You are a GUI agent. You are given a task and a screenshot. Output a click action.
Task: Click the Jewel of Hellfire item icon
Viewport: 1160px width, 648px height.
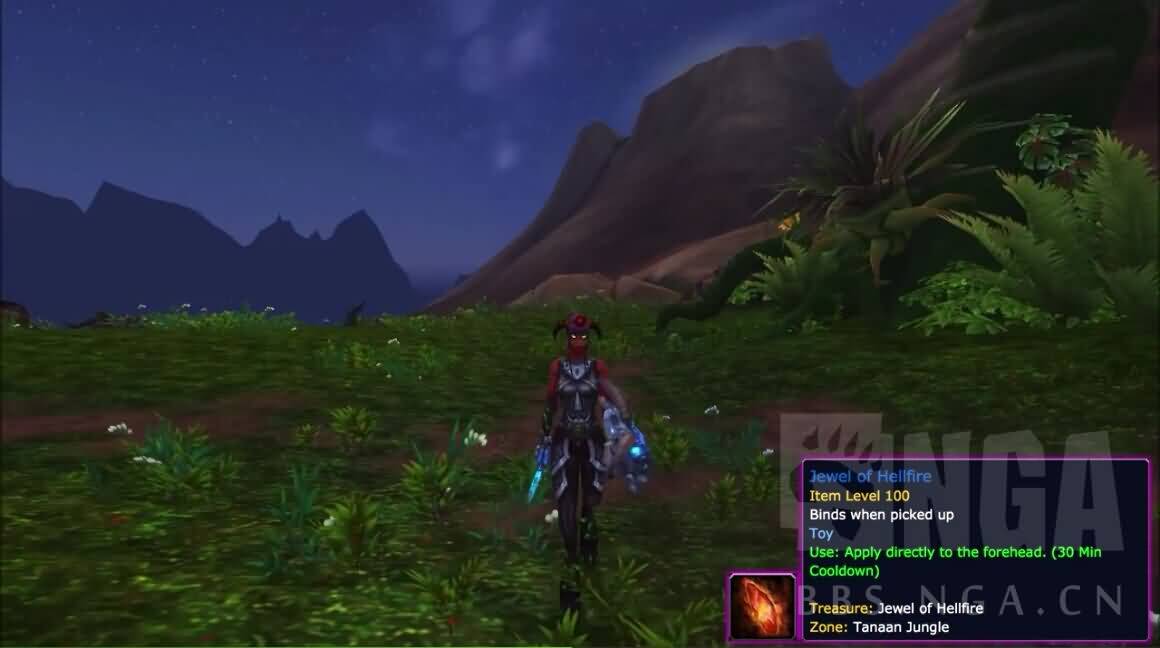click(763, 606)
